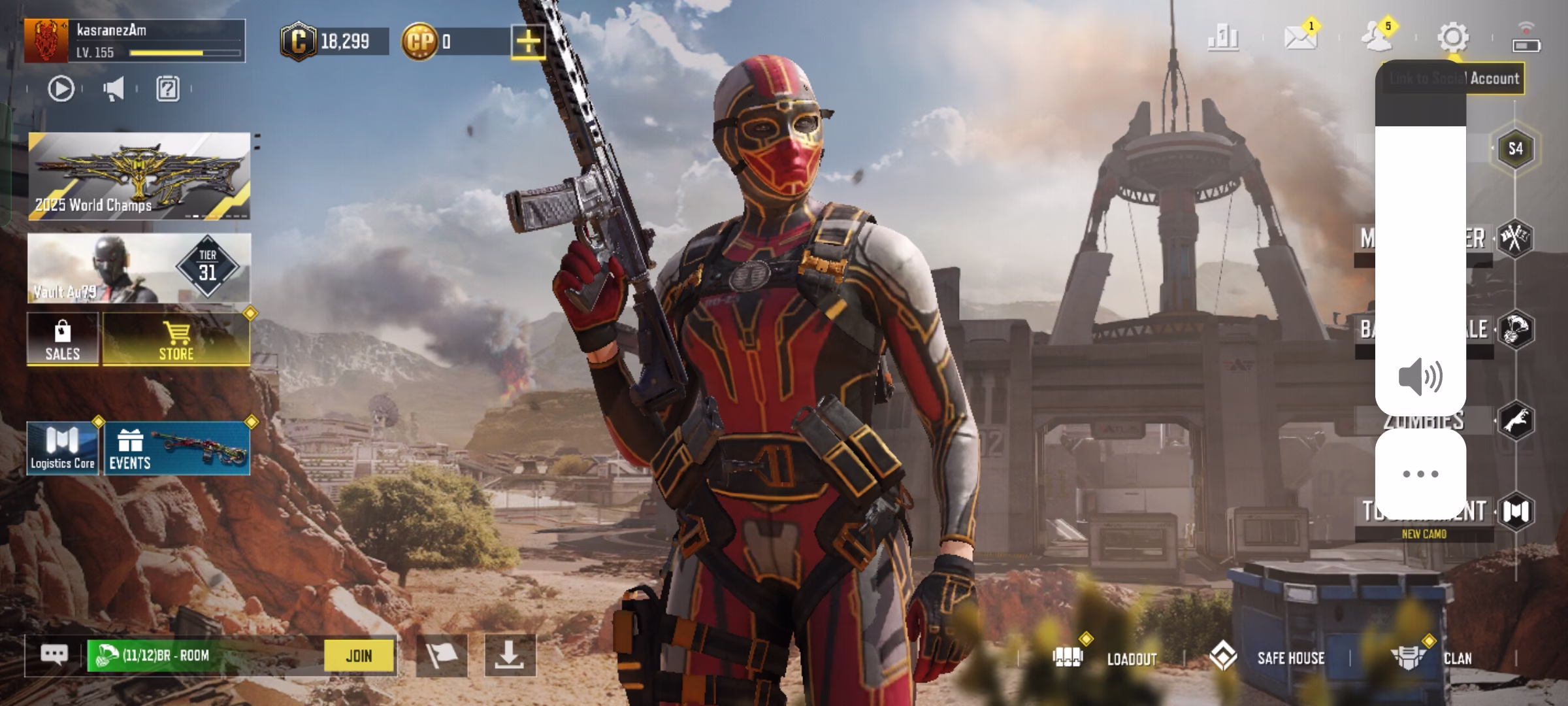The image size is (1568, 706).
Task: Add CP with the plus button
Action: 528,42
